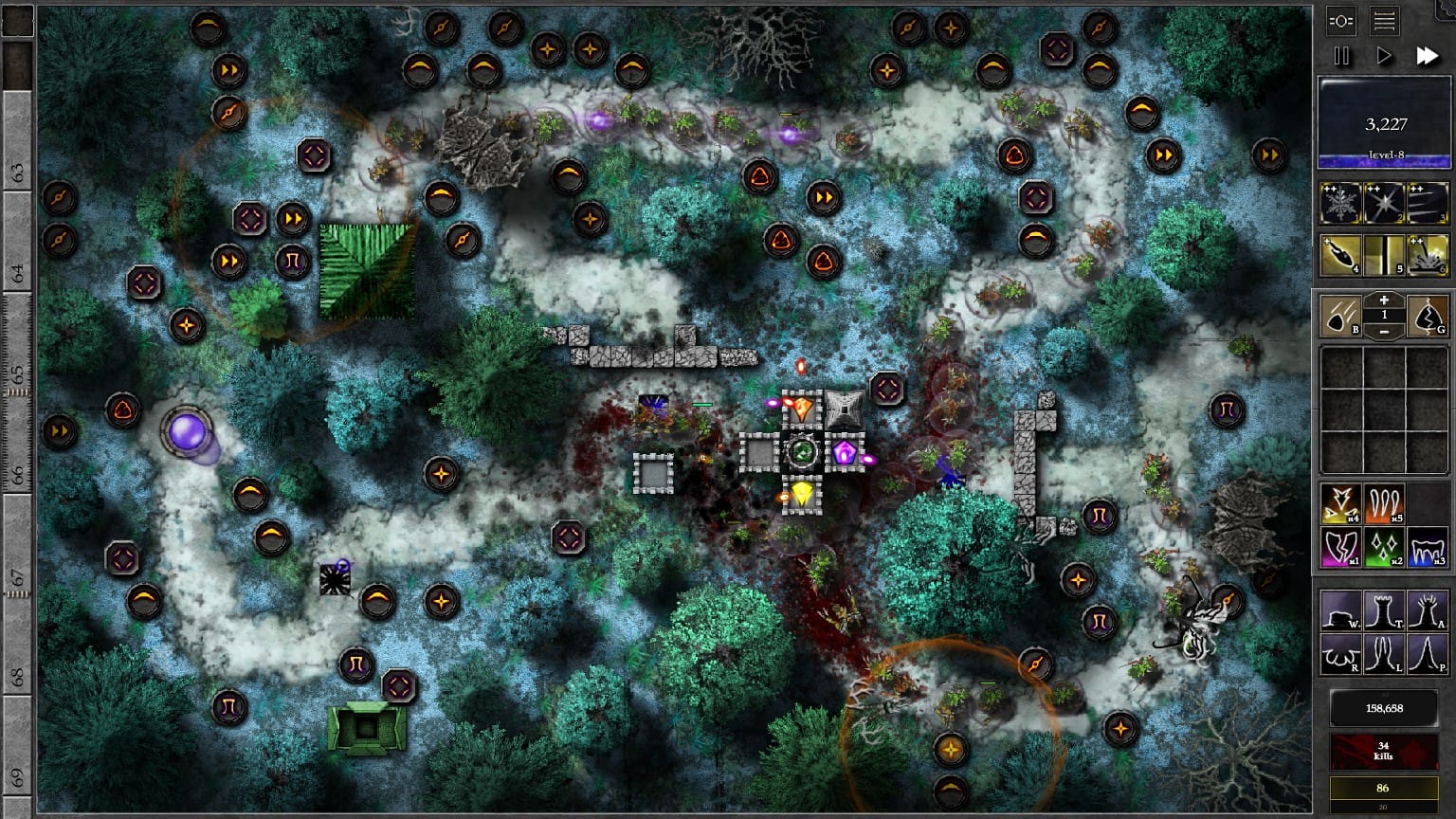Select the bolt enhancement spell, slot 4
1456x819 pixels.
(1340, 255)
